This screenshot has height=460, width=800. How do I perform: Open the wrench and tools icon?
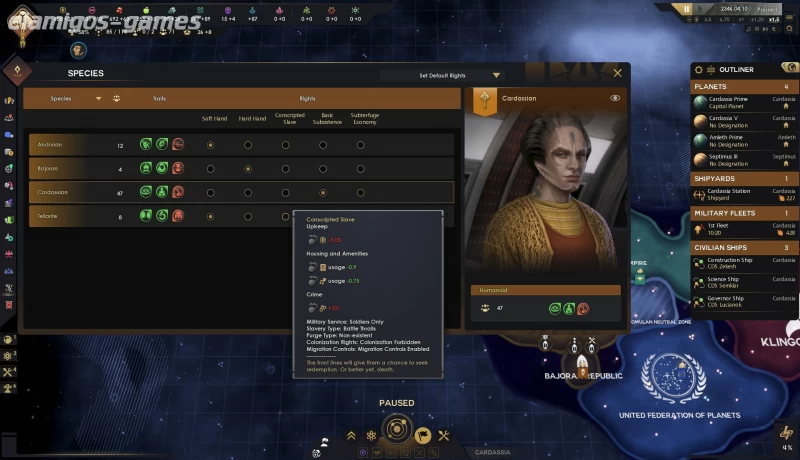[444, 435]
